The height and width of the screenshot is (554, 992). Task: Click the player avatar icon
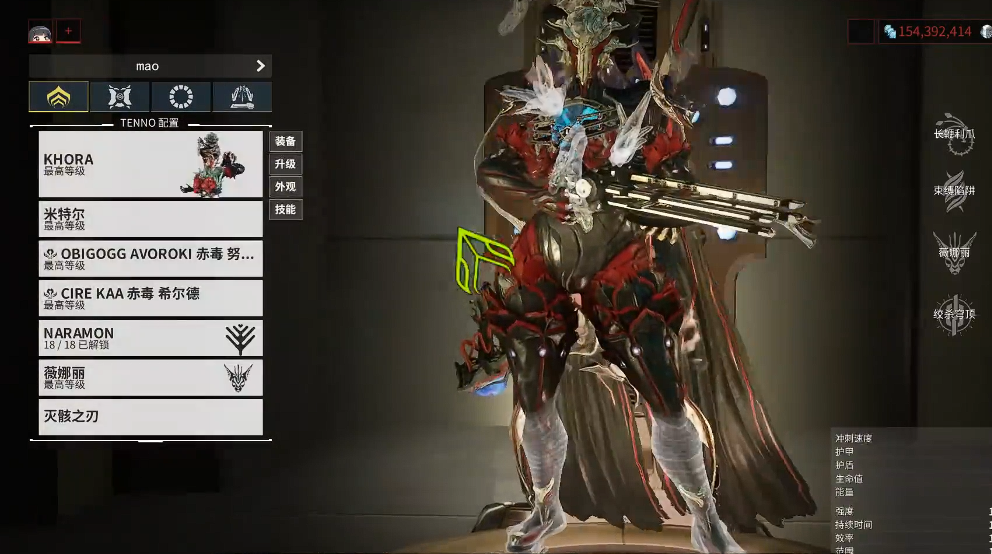40,32
